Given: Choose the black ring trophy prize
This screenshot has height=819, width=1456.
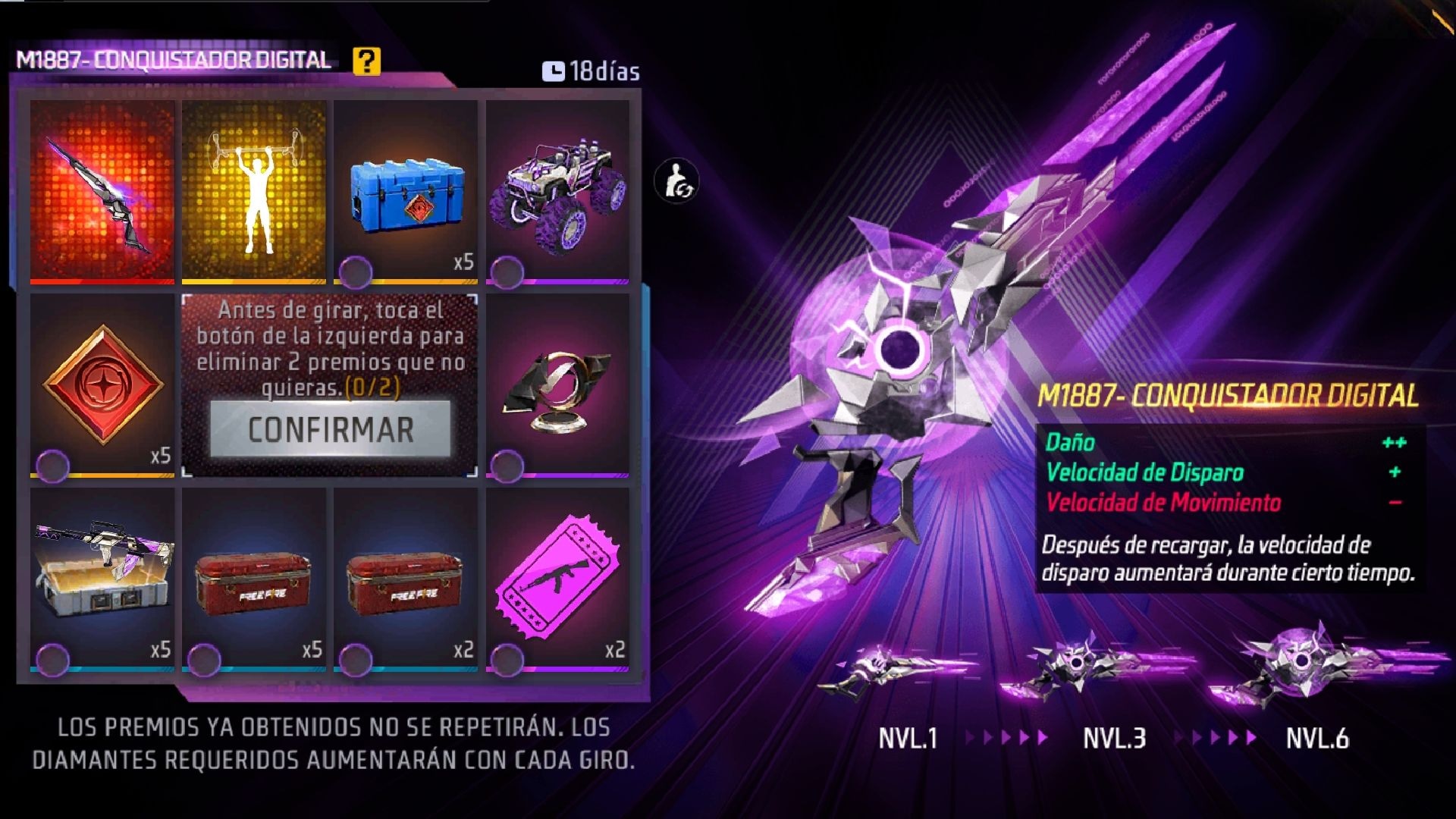Looking at the screenshot, I should tap(557, 384).
